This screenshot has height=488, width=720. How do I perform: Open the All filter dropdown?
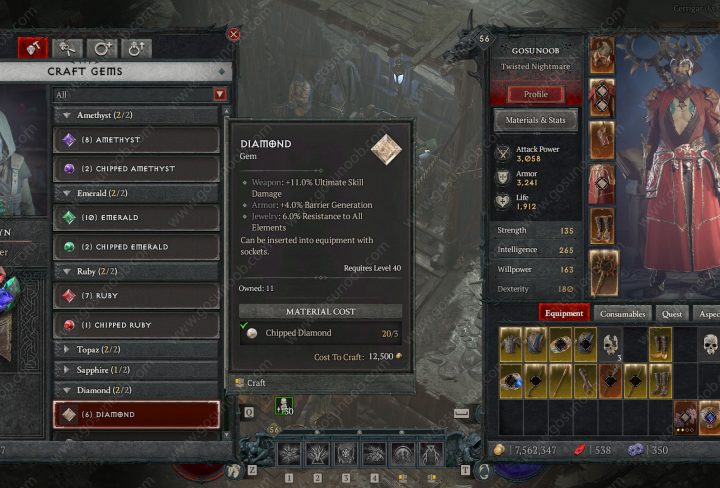coord(140,94)
